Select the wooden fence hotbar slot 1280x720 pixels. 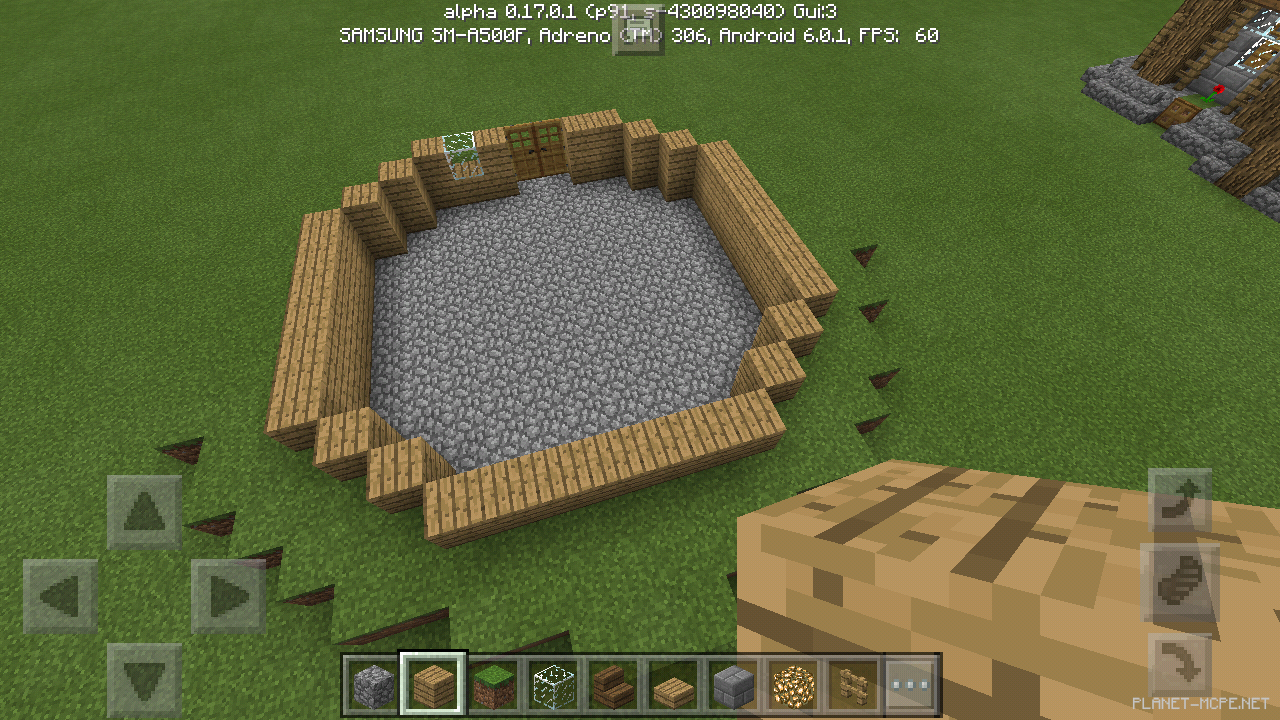click(852, 685)
